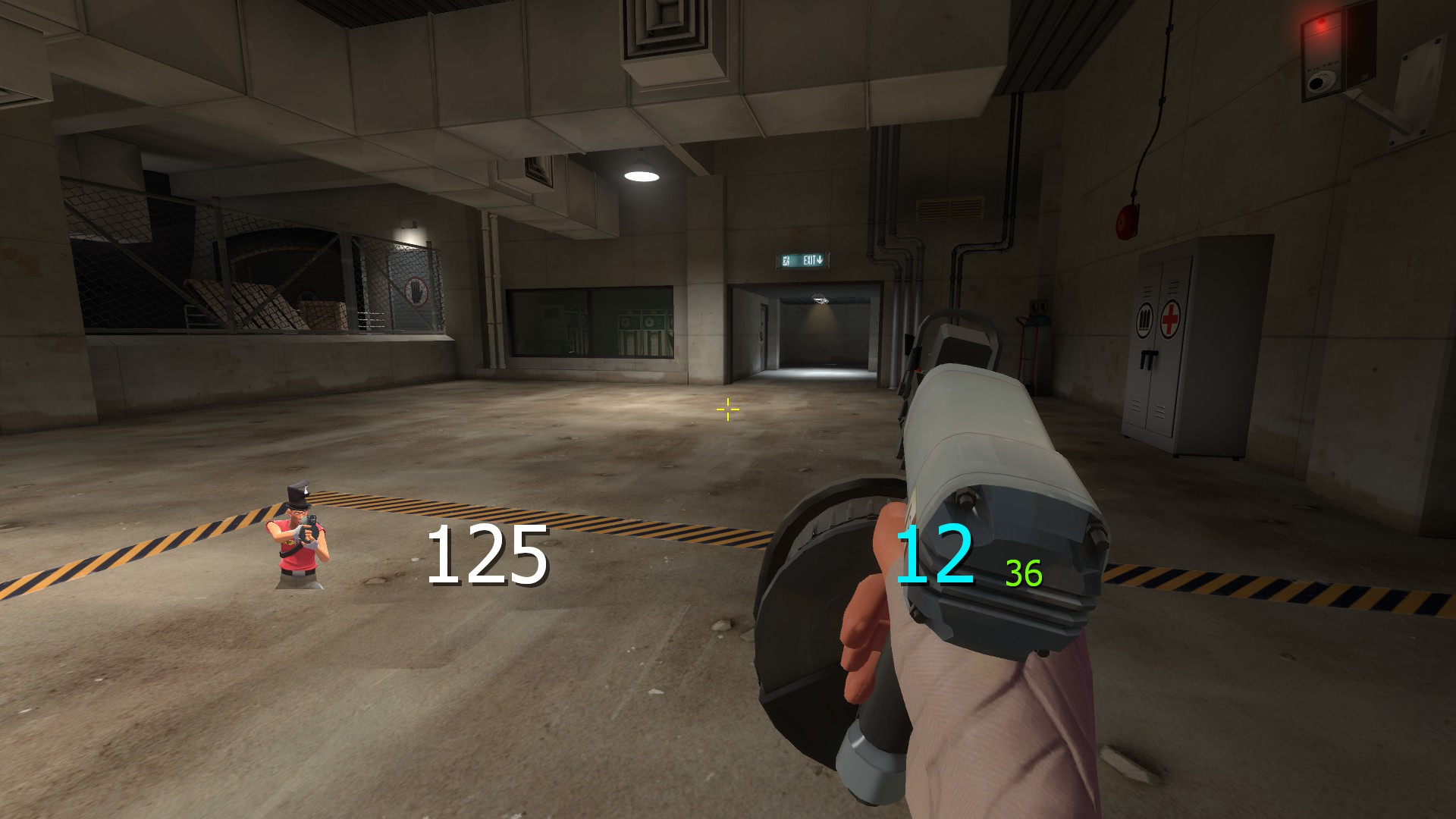Click the bullets icon on the supply locker
The image size is (1456, 819).
[1145, 319]
